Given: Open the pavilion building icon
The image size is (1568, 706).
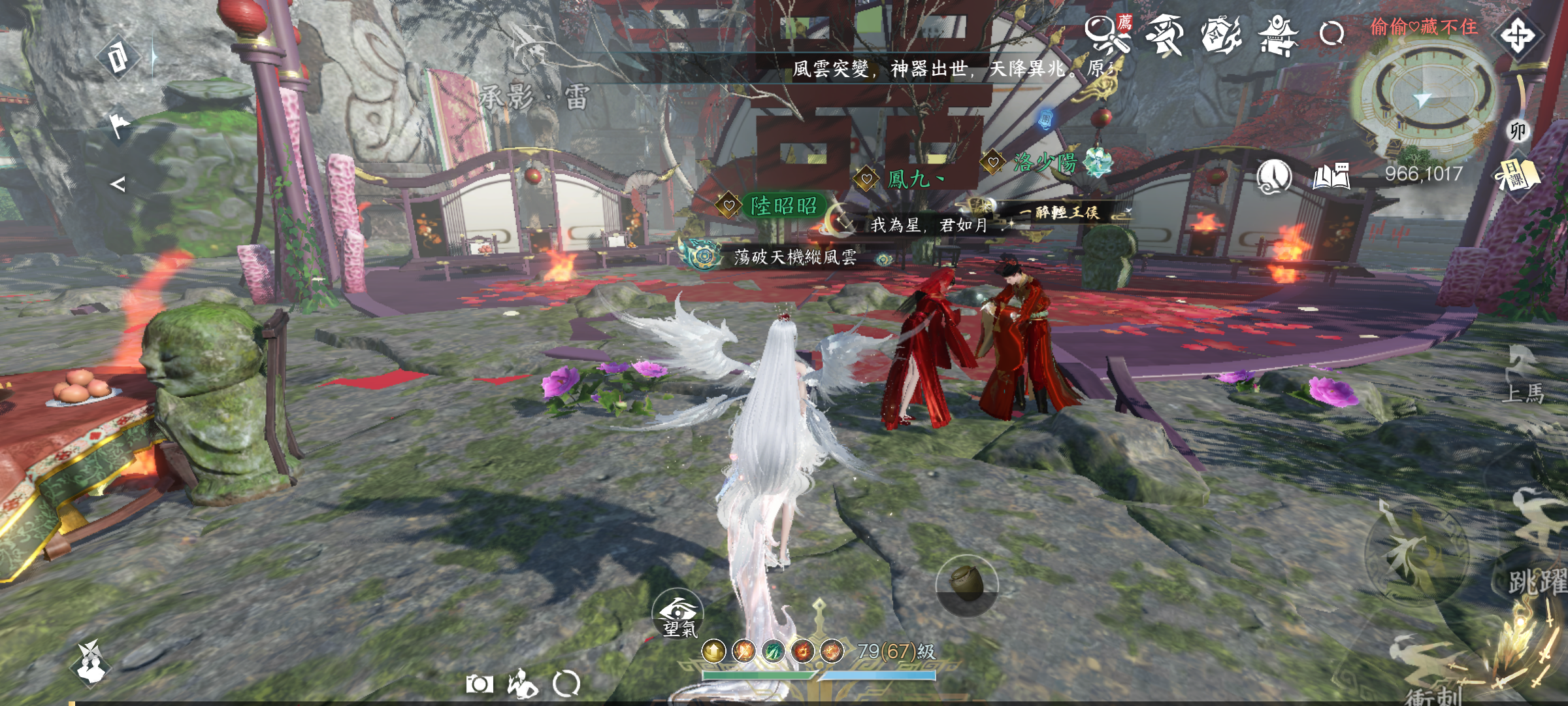Looking at the screenshot, I should click(x=1278, y=35).
